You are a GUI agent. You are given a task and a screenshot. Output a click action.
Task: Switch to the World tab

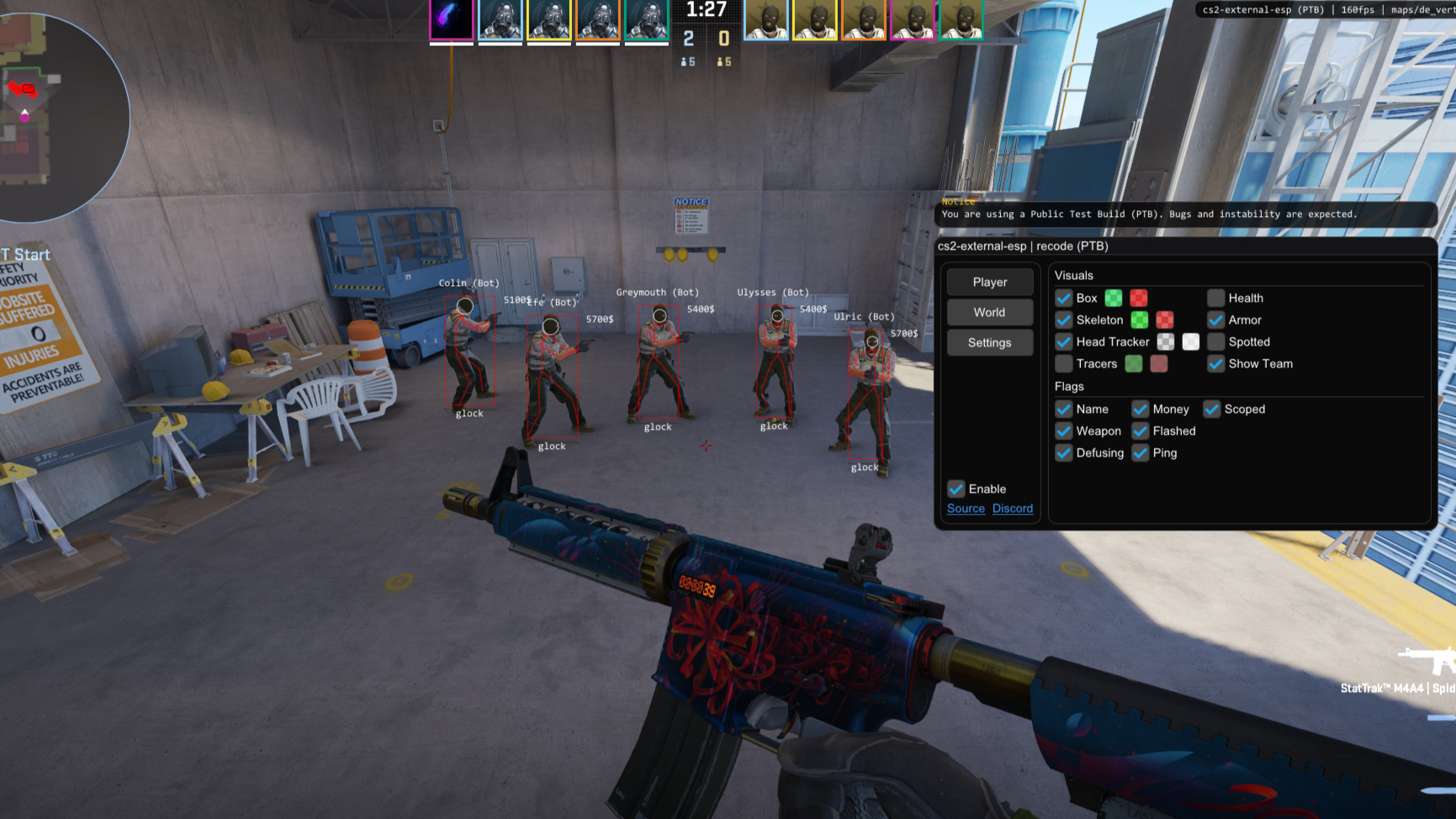[989, 312]
